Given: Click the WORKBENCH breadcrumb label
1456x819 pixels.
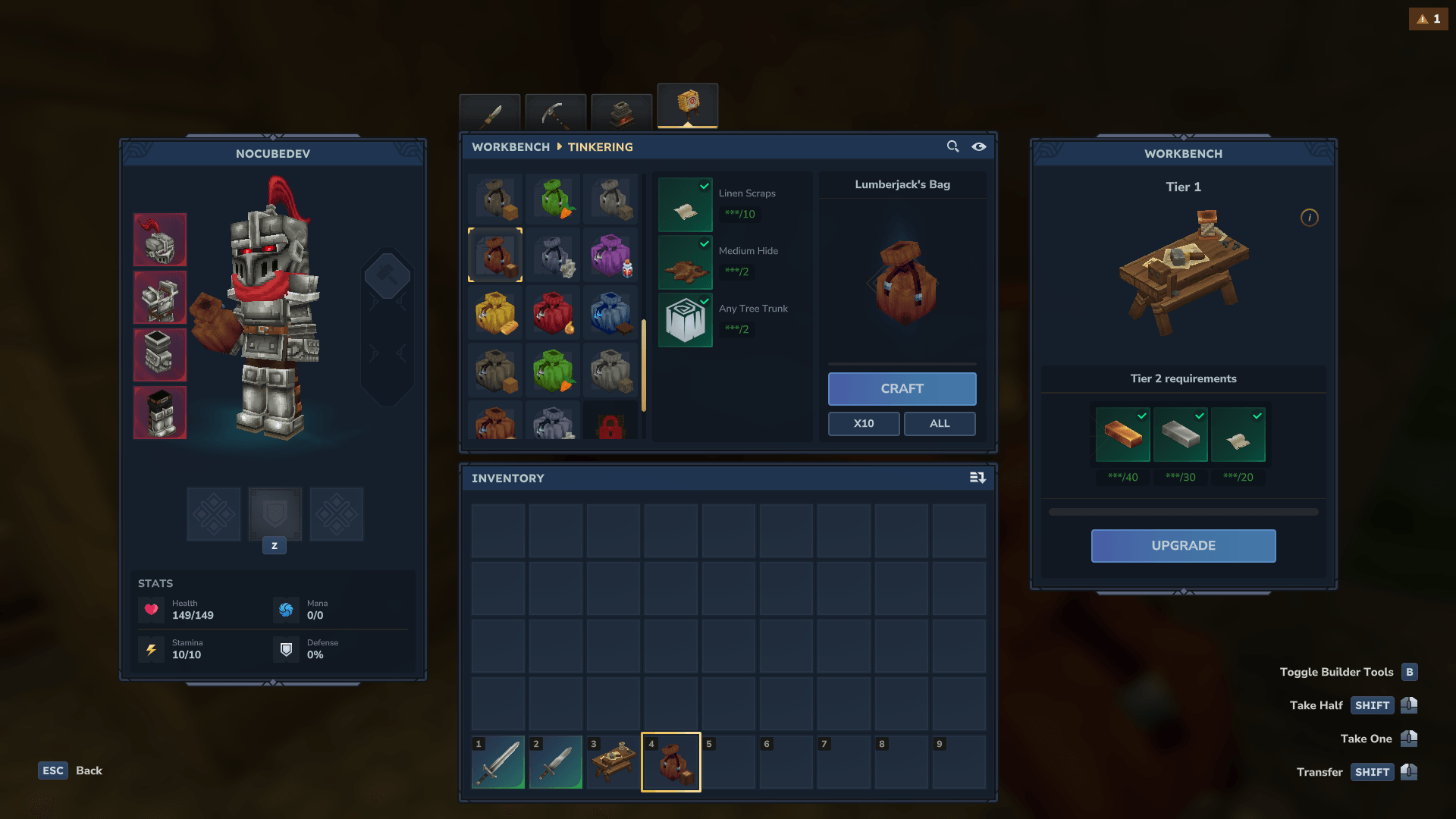Looking at the screenshot, I should pos(510,146).
